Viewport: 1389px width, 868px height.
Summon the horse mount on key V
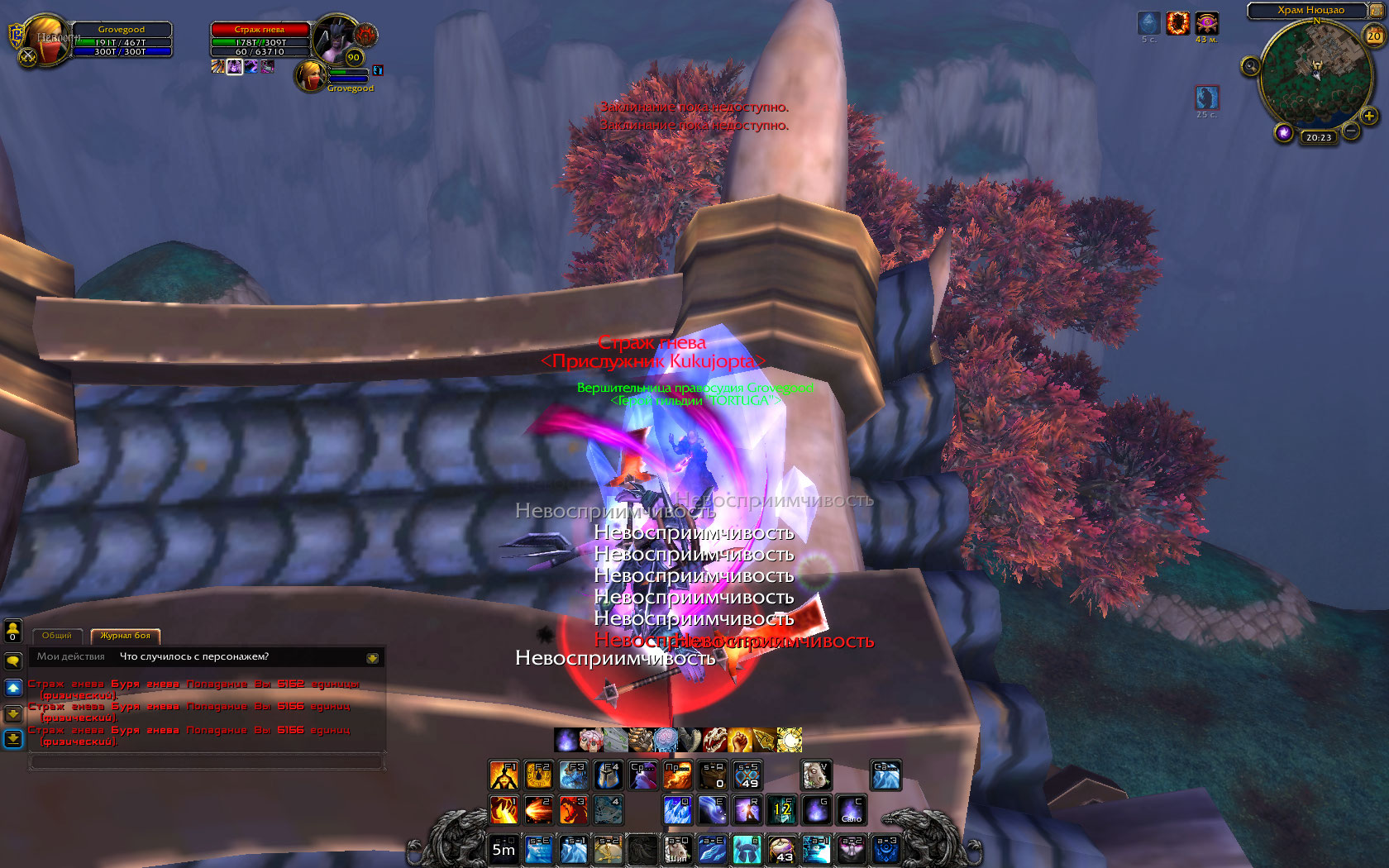816,775
